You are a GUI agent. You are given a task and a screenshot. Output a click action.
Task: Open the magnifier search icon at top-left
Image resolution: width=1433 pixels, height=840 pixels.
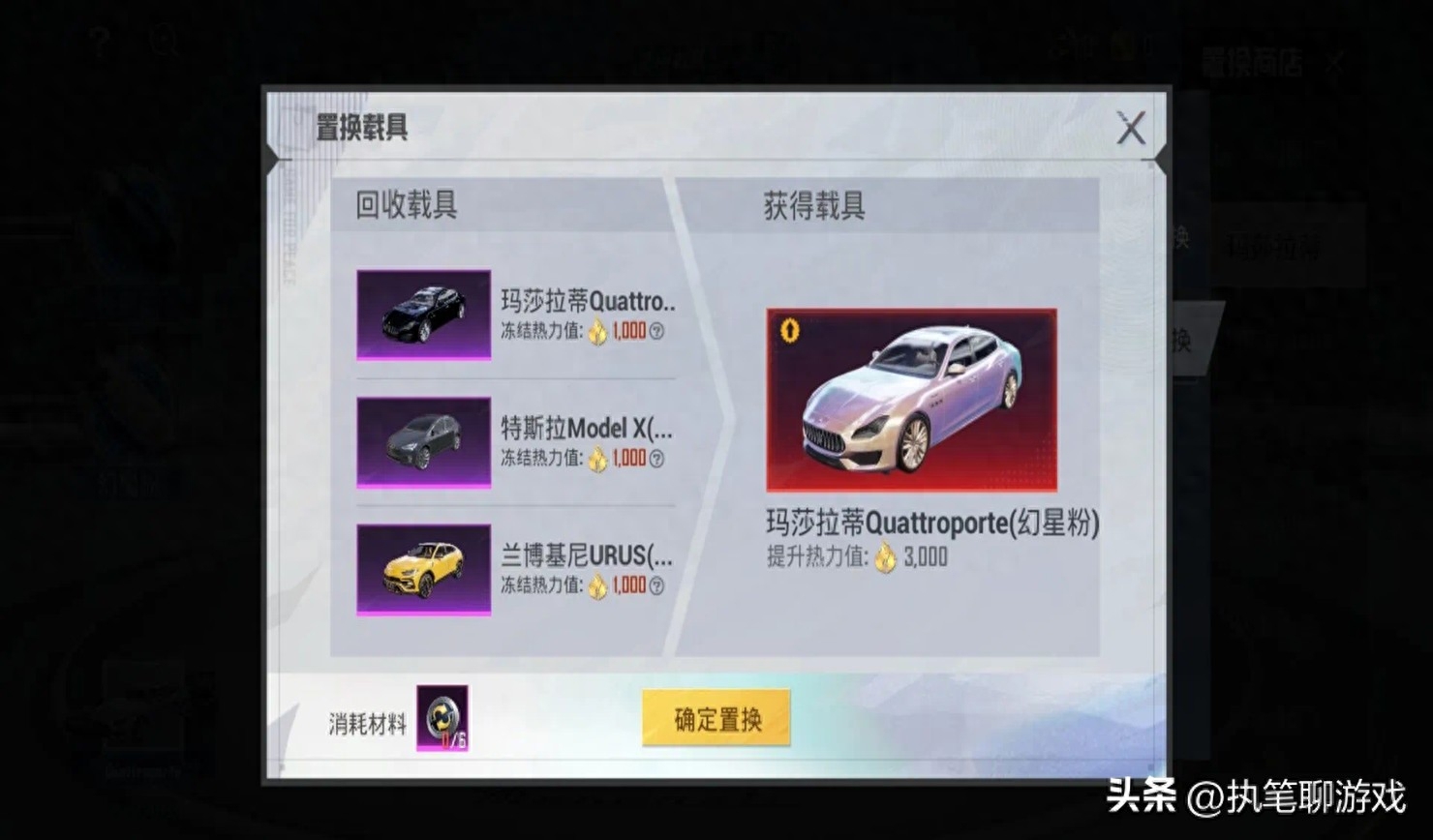(x=161, y=39)
